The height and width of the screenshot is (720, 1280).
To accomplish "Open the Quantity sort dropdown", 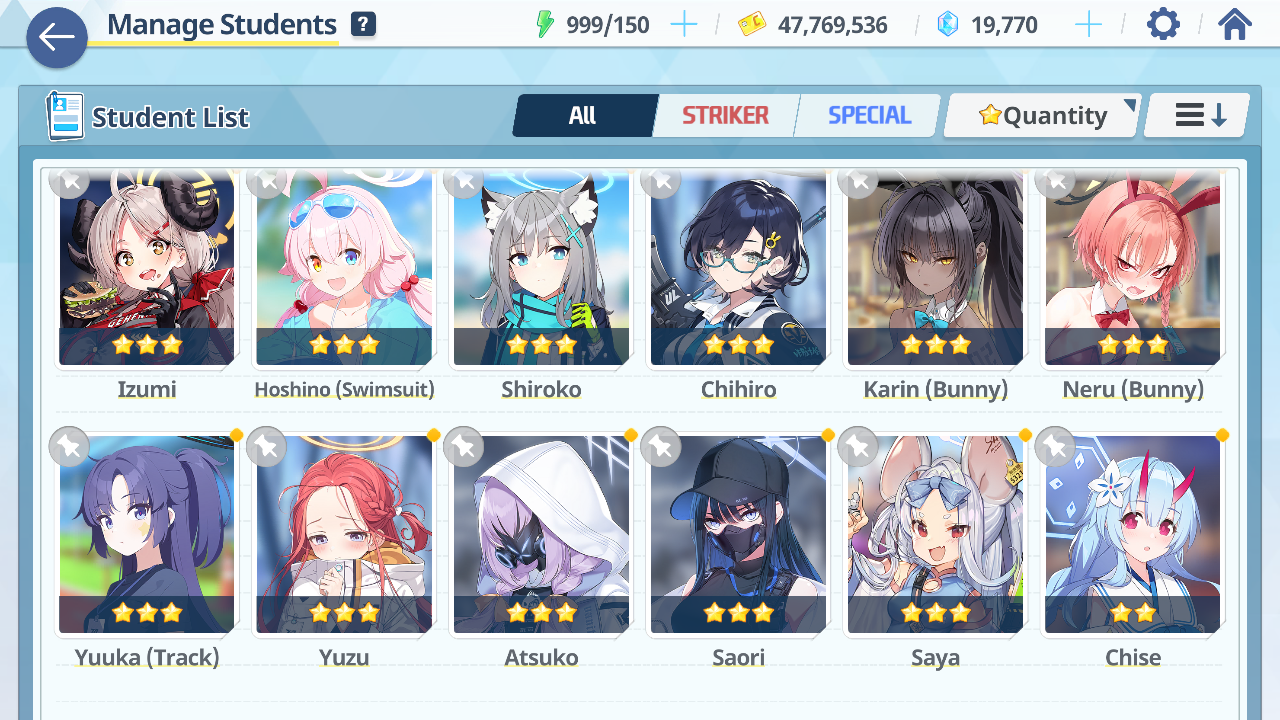I will pyautogui.click(x=1043, y=116).
